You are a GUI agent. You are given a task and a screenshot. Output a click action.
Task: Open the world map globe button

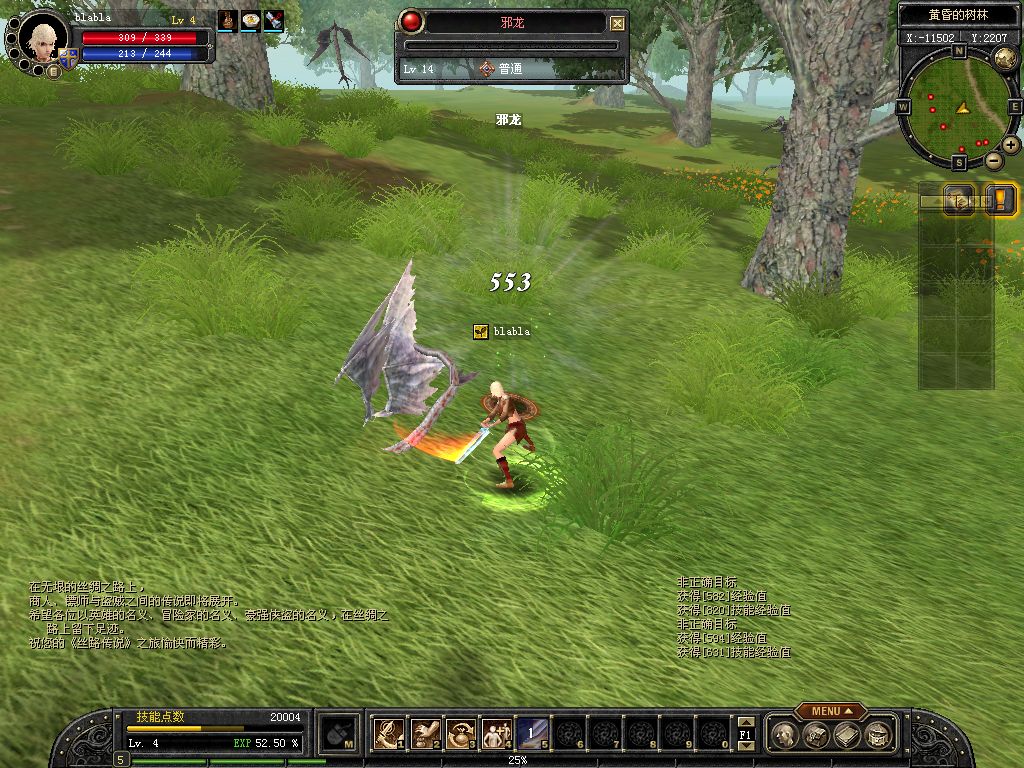point(1006,59)
